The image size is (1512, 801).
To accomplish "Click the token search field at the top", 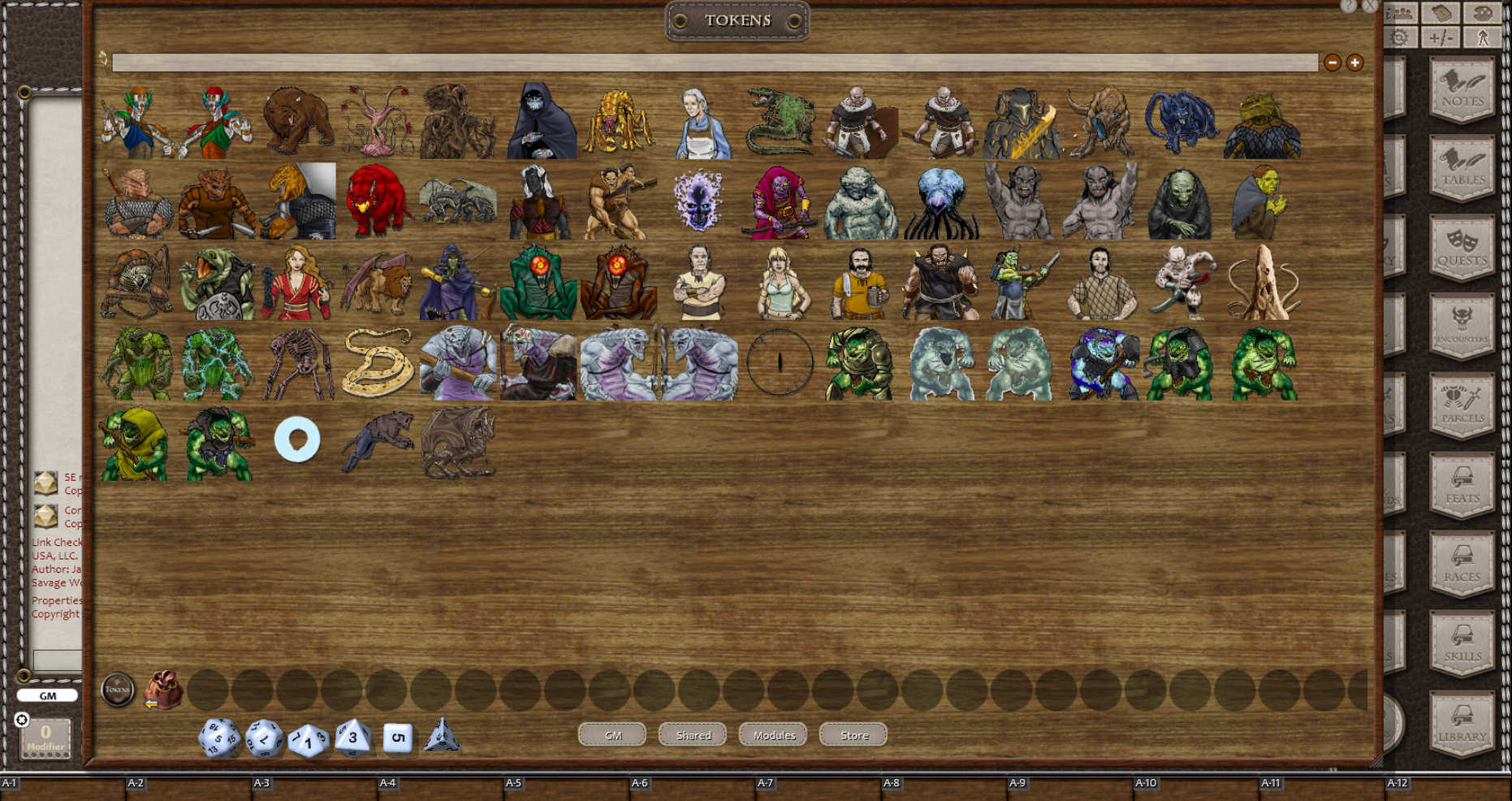I will (715, 63).
